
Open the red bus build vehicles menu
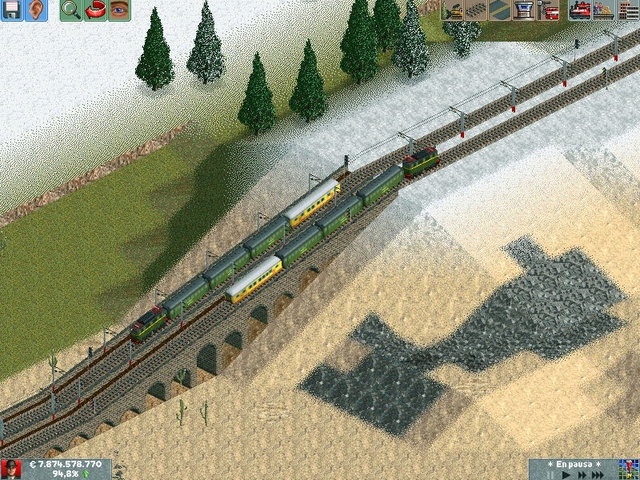click(x=548, y=11)
